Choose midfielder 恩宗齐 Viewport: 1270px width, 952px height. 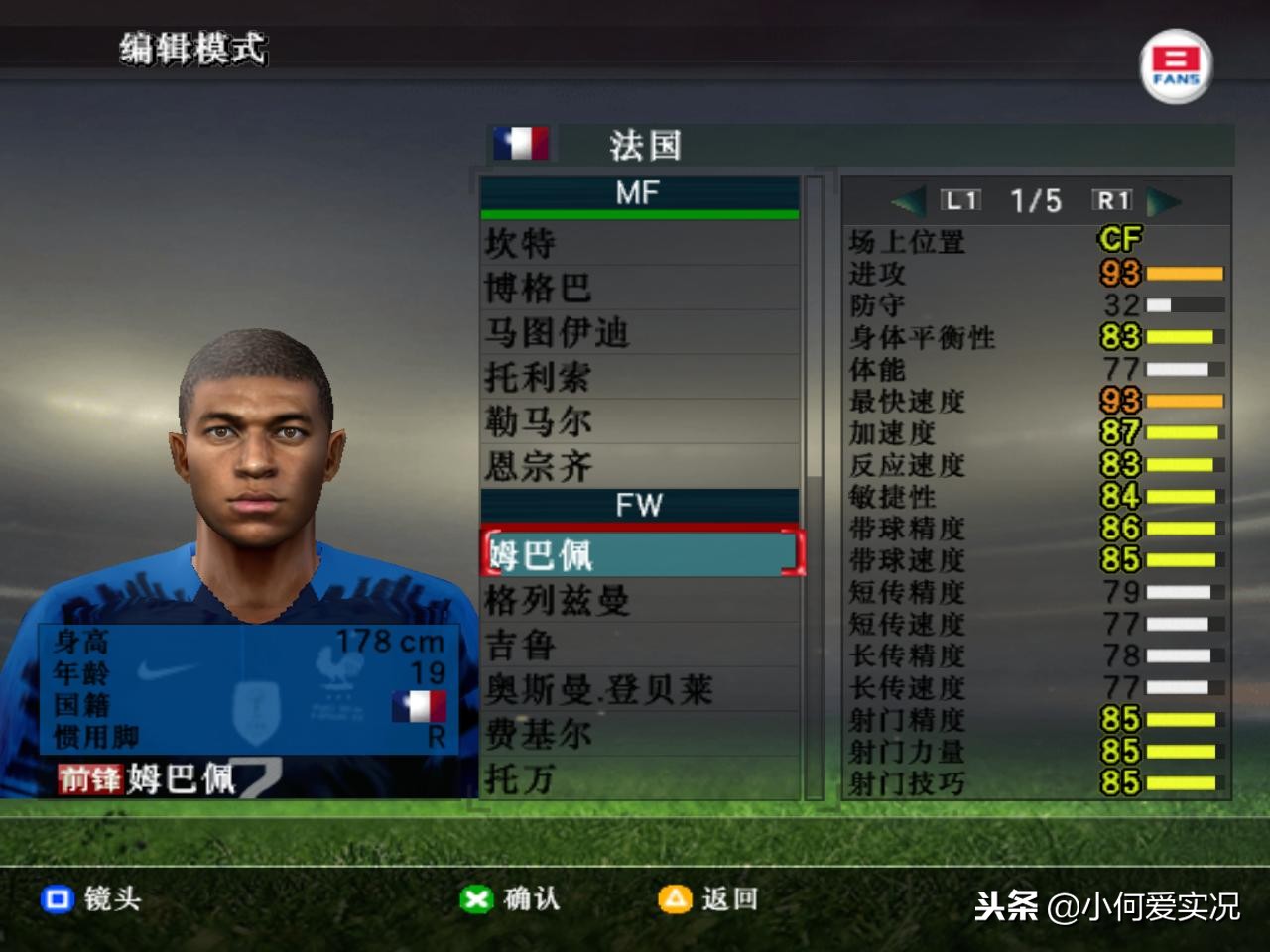pyautogui.click(x=639, y=466)
